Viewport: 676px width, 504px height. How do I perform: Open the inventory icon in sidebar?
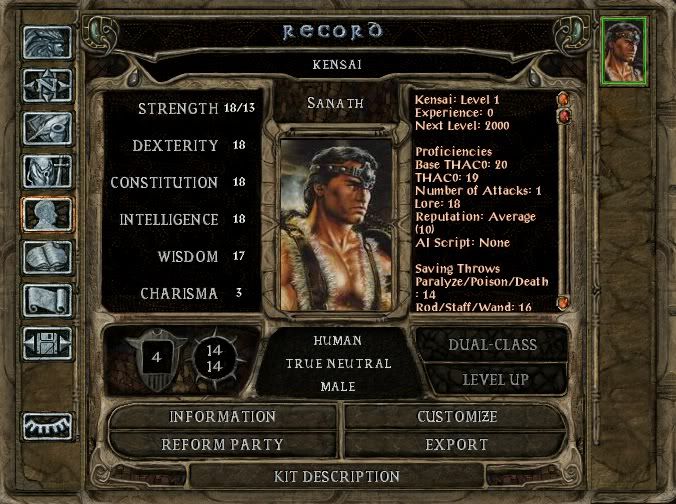pyautogui.click(x=47, y=172)
